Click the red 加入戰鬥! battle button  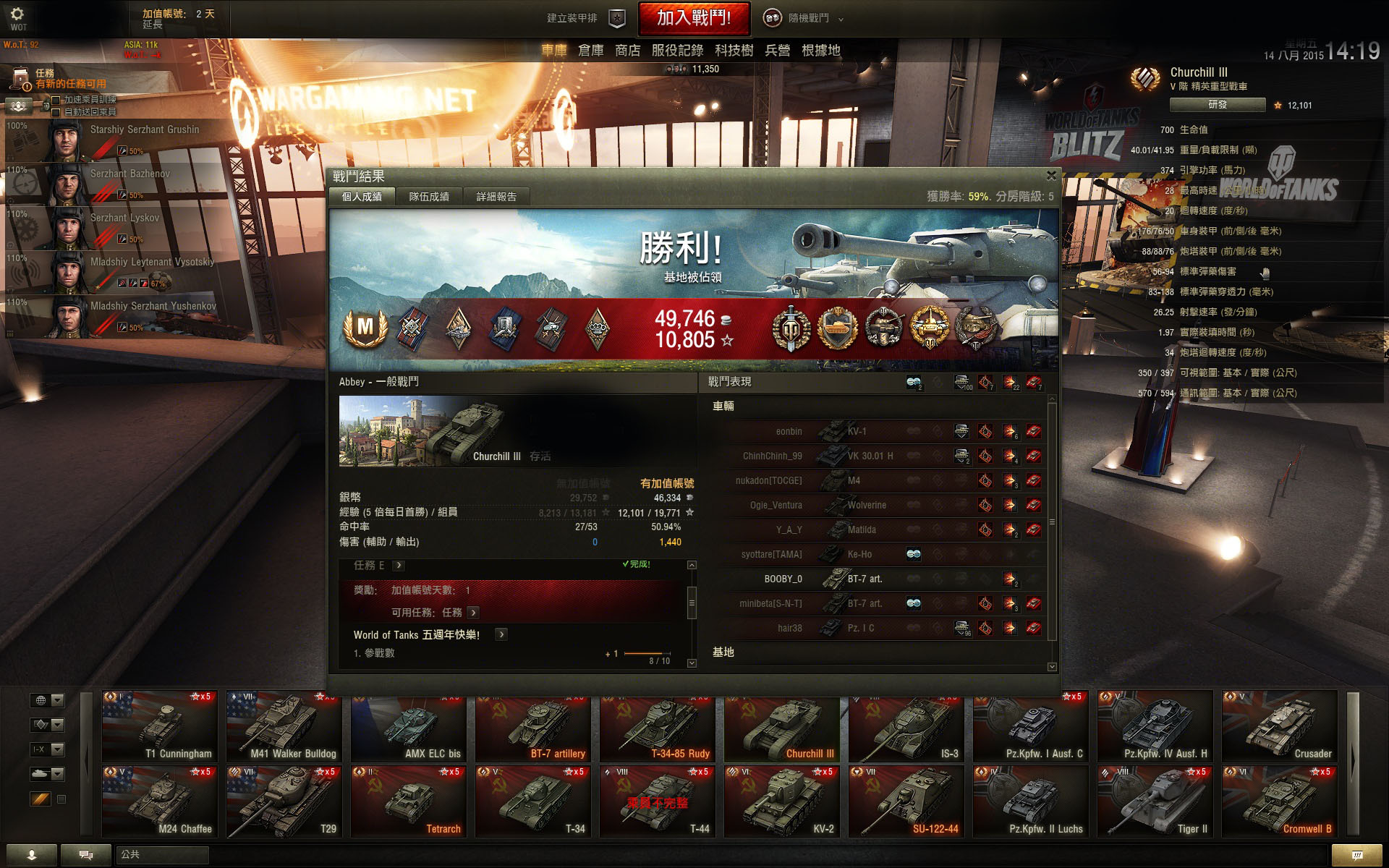point(693,19)
